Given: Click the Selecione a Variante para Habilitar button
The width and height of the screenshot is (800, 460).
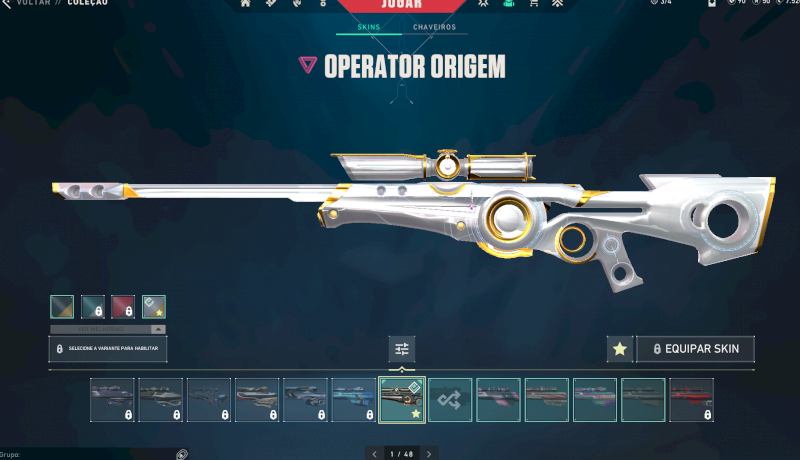Looking at the screenshot, I should (x=108, y=349).
